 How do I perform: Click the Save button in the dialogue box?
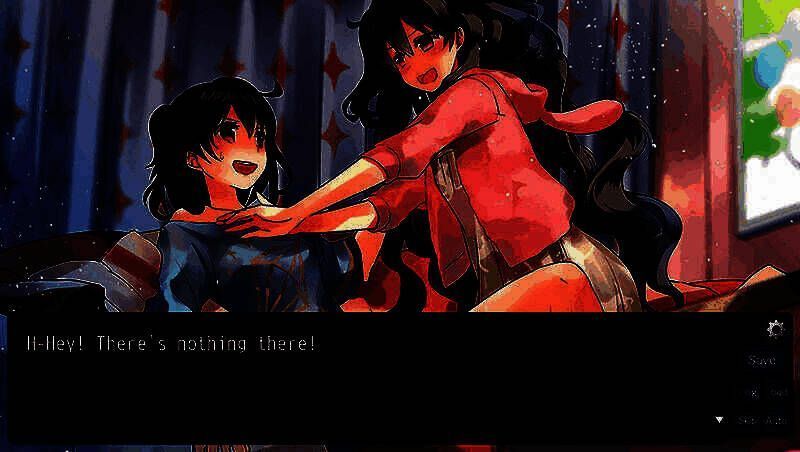(762, 360)
